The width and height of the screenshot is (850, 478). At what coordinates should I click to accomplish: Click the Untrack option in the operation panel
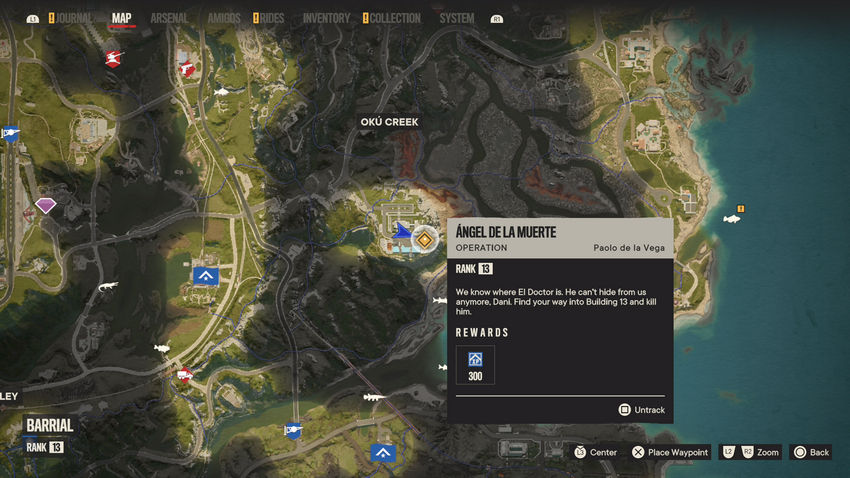pyautogui.click(x=641, y=409)
